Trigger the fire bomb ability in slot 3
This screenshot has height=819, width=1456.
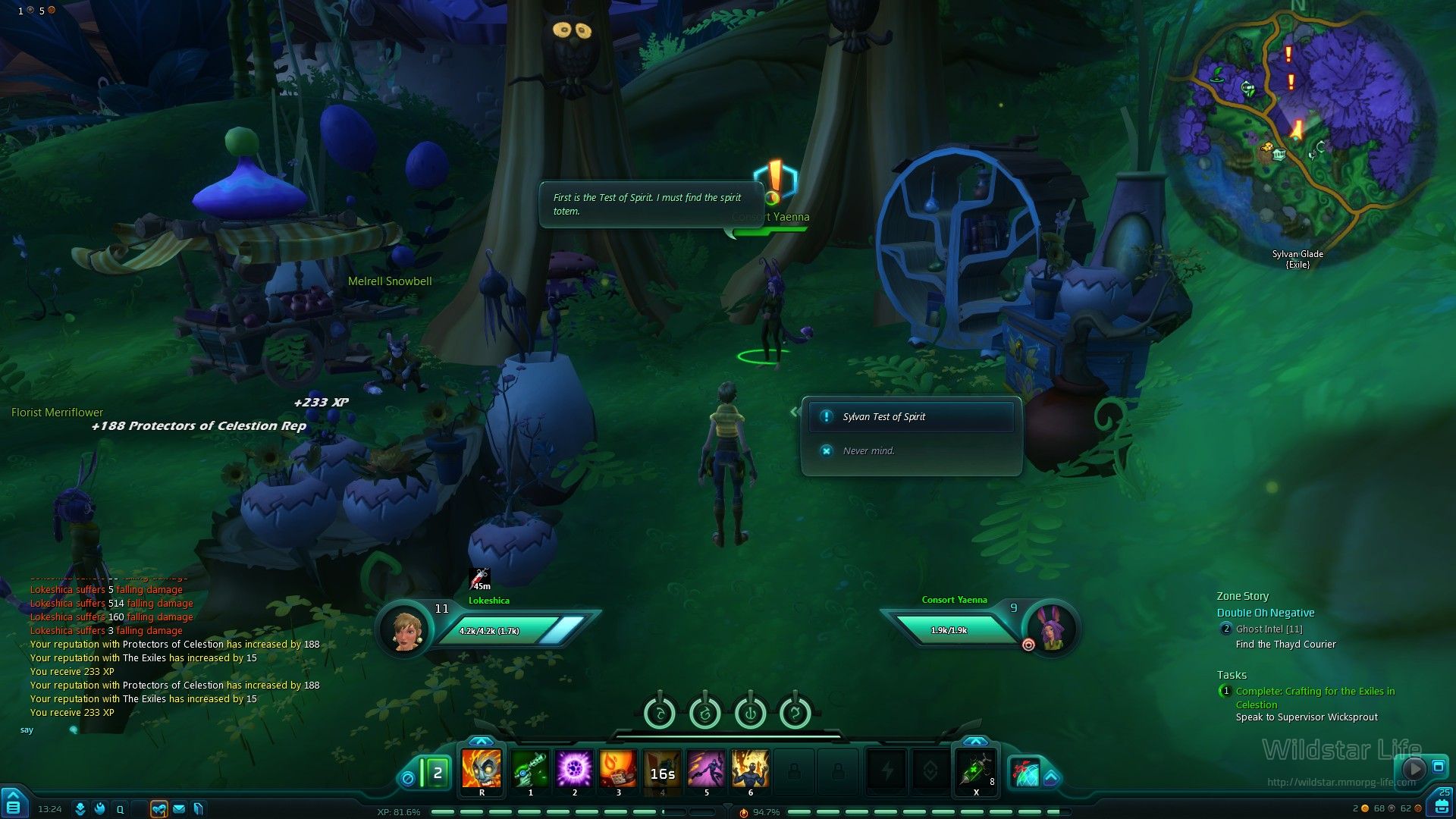click(x=618, y=769)
